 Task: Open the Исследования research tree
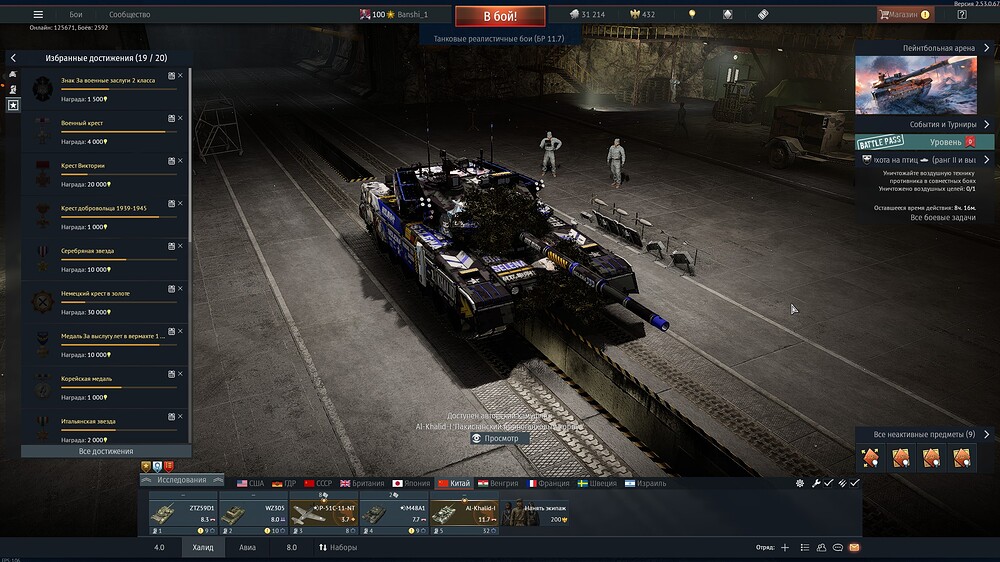[180, 480]
